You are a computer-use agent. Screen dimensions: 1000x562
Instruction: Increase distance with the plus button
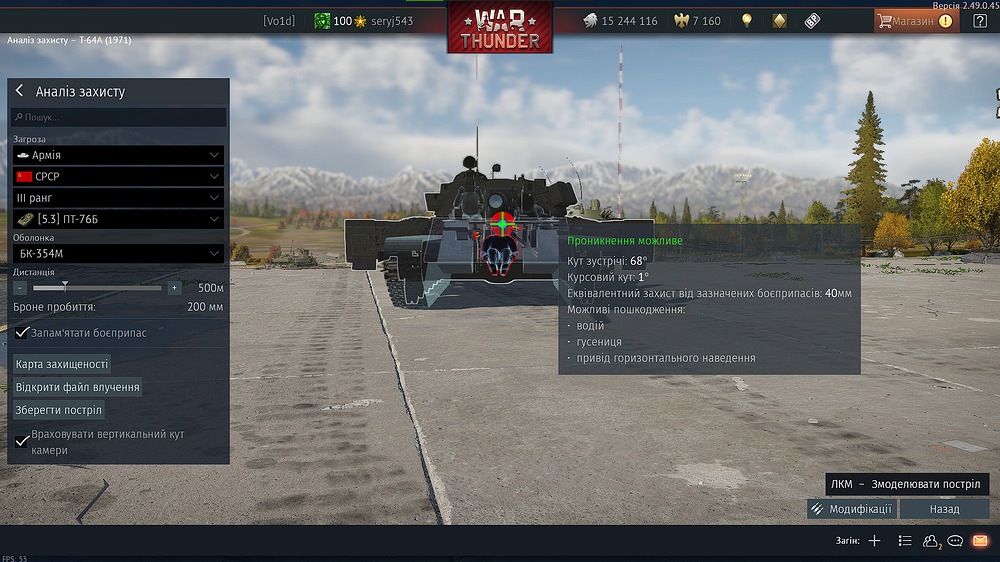(x=174, y=288)
